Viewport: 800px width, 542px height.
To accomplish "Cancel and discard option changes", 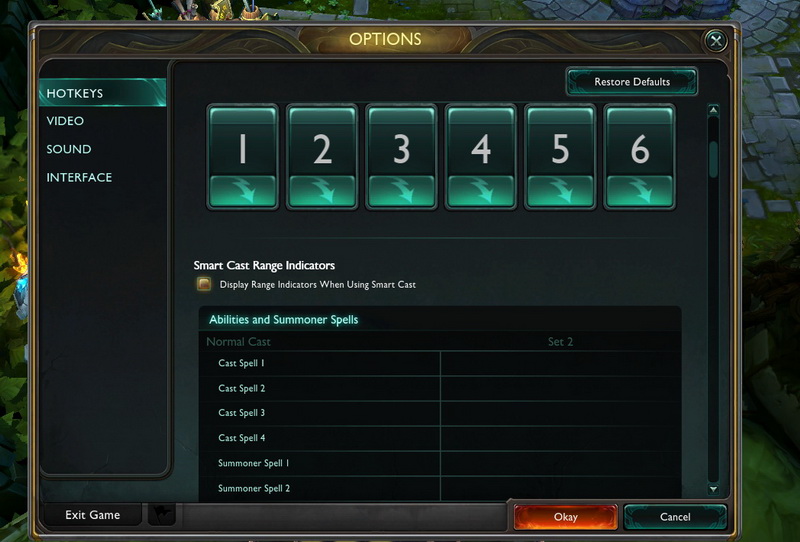I will coord(675,517).
